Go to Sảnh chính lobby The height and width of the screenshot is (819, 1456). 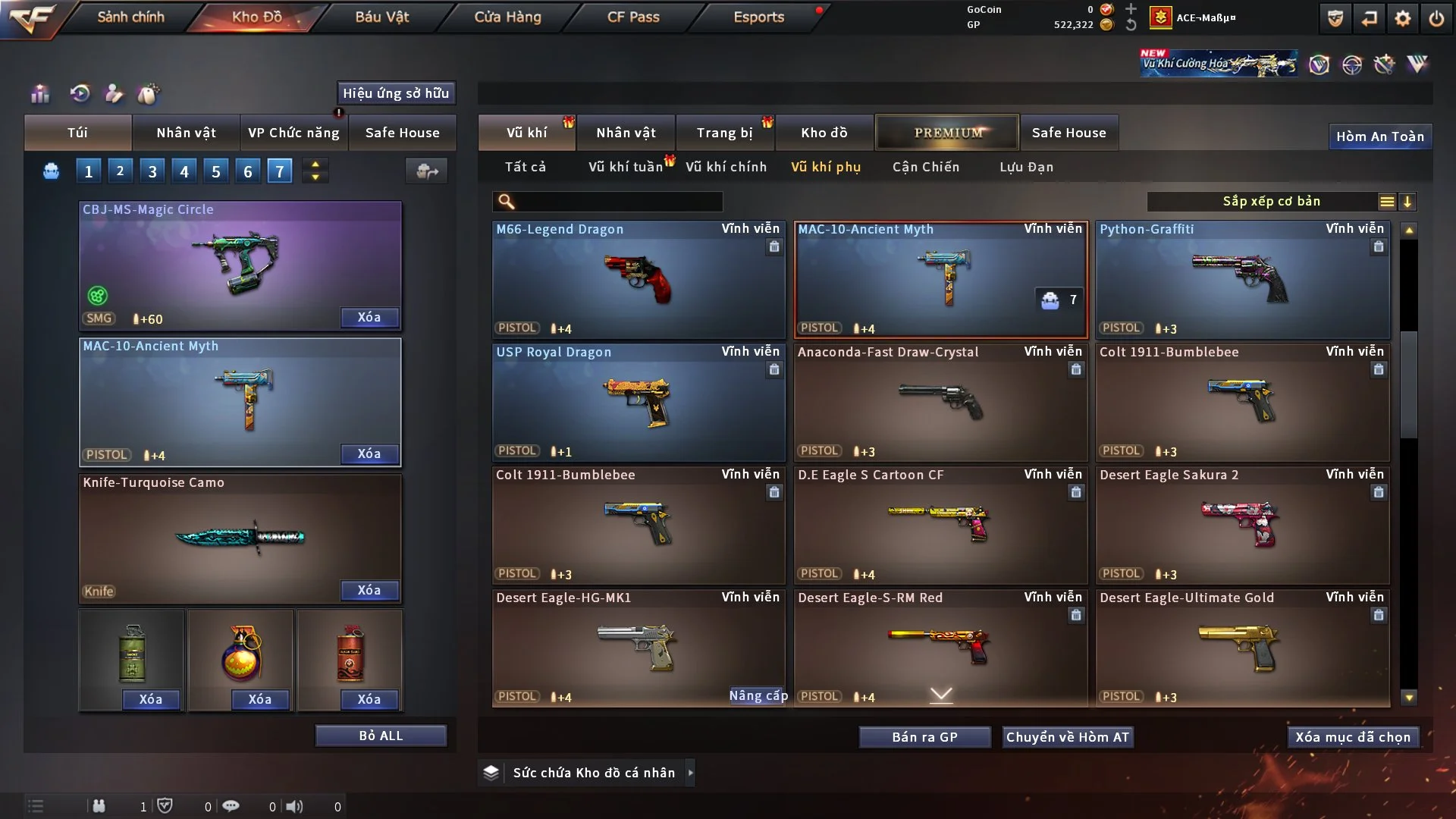[130, 17]
